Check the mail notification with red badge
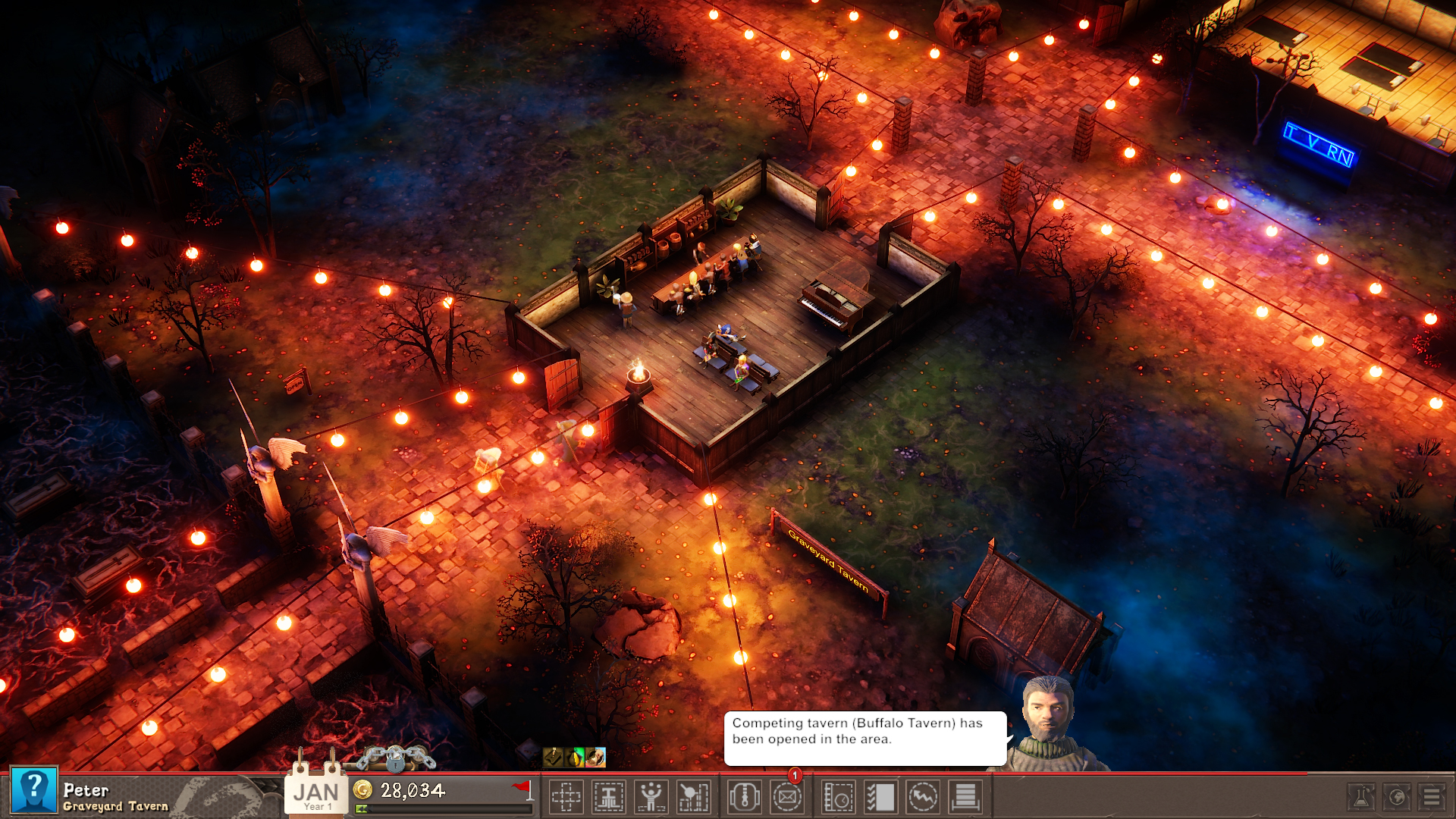This screenshot has width=1456, height=819. pos(786,797)
